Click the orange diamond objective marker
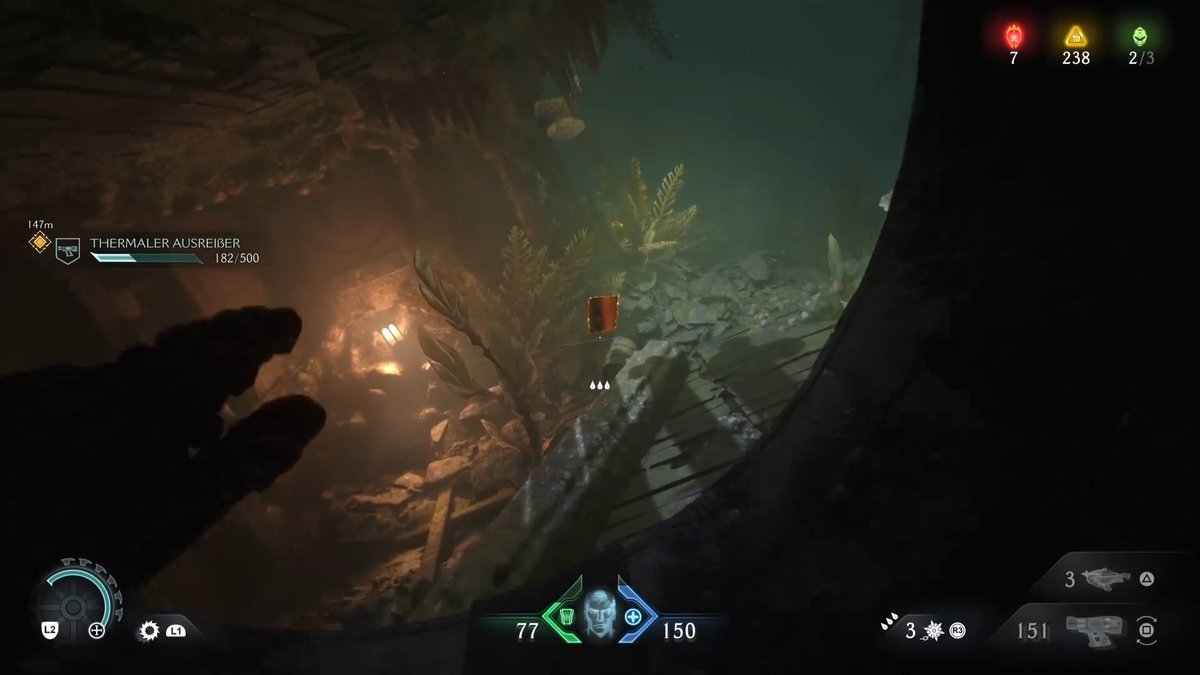This screenshot has height=675, width=1200. [x=39, y=242]
